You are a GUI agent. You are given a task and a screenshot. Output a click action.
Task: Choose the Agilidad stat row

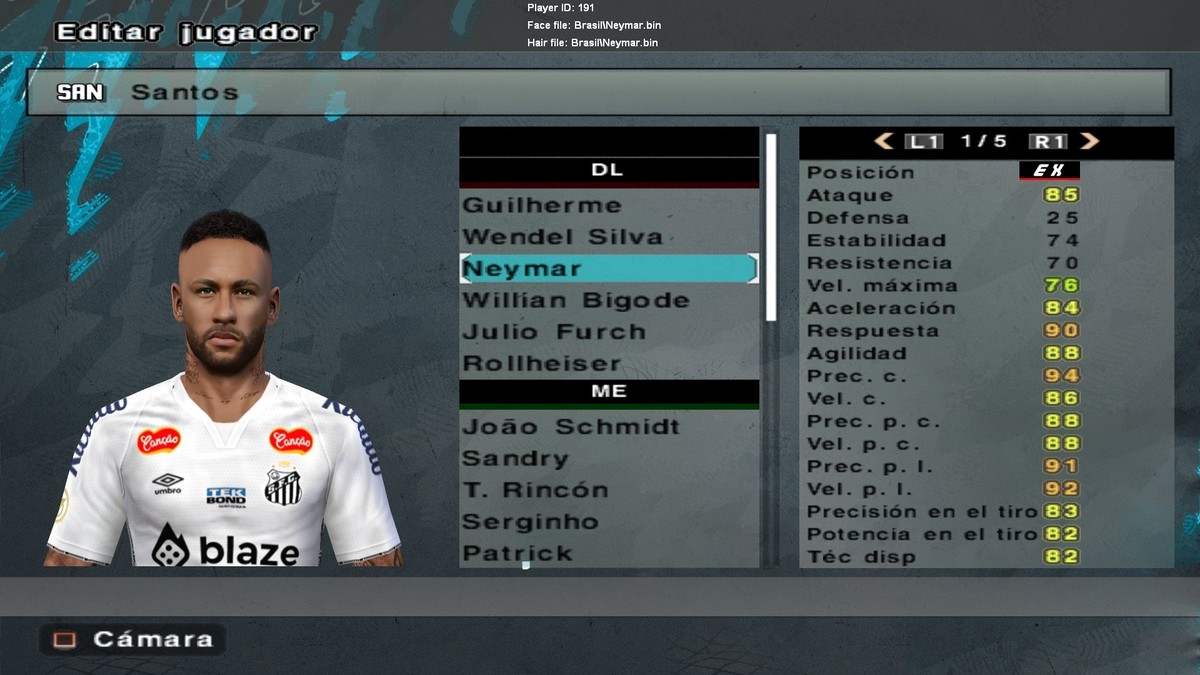[942, 353]
